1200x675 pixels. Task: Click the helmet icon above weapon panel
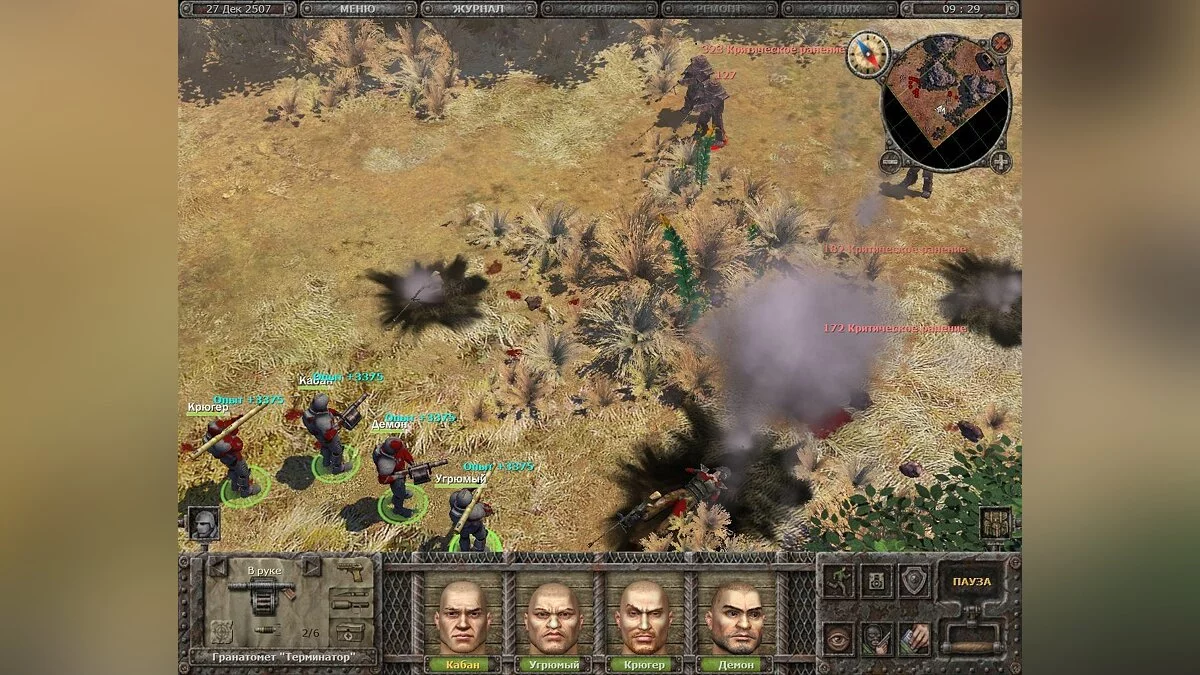pyautogui.click(x=203, y=523)
